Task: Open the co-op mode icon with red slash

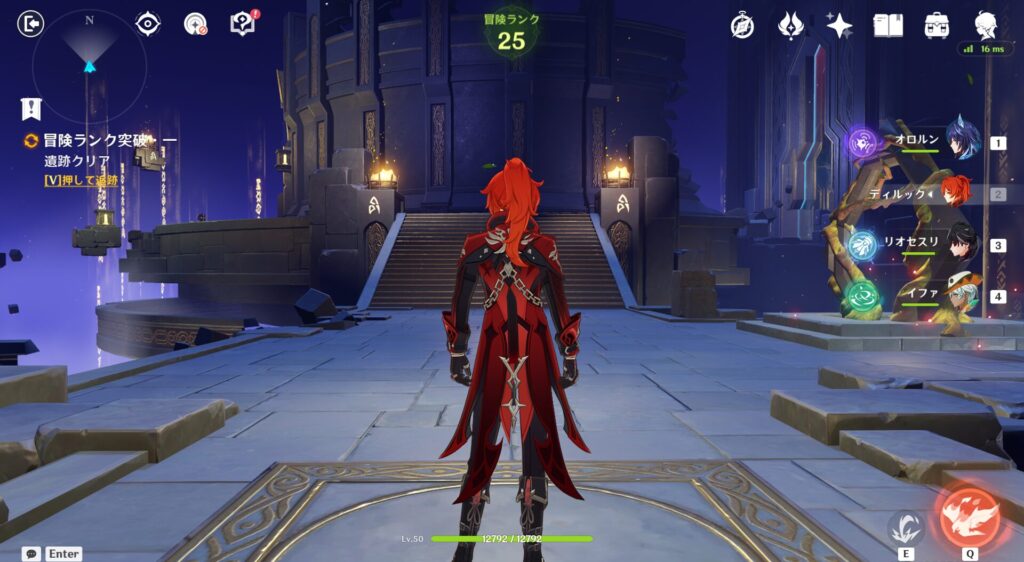Action: tap(195, 24)
